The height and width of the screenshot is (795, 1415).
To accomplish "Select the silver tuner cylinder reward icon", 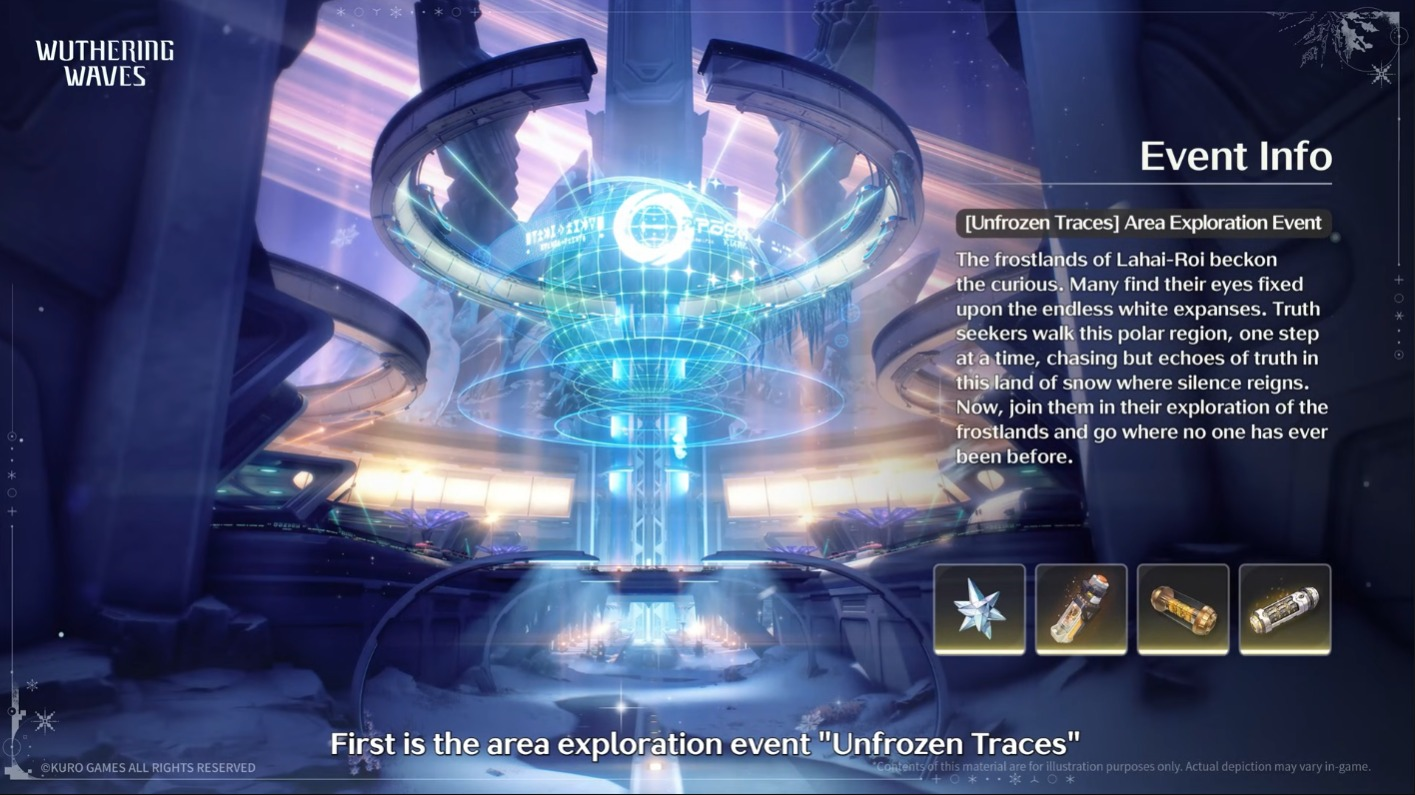I will pos(1285,609).
